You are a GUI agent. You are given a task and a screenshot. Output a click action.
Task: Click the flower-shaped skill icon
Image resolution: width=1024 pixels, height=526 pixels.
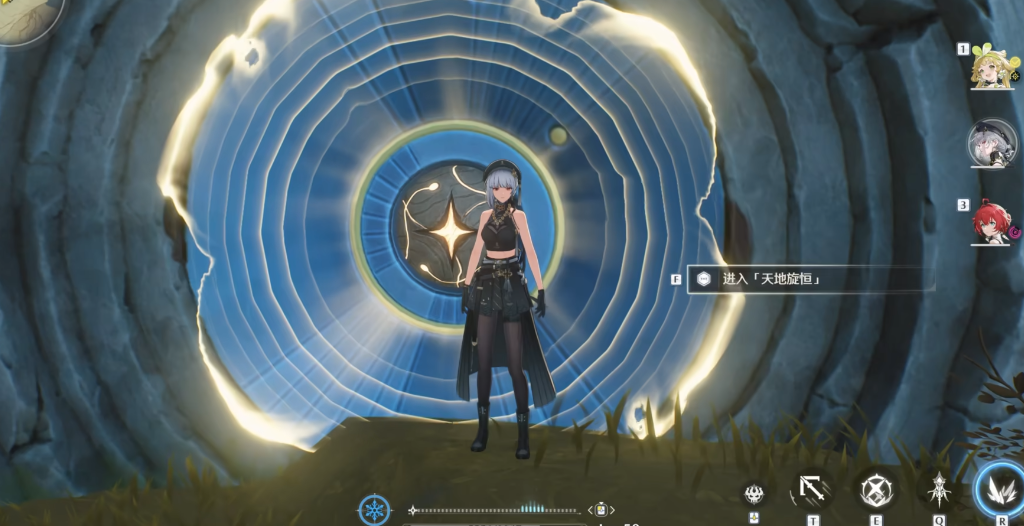tap(754, 492)
